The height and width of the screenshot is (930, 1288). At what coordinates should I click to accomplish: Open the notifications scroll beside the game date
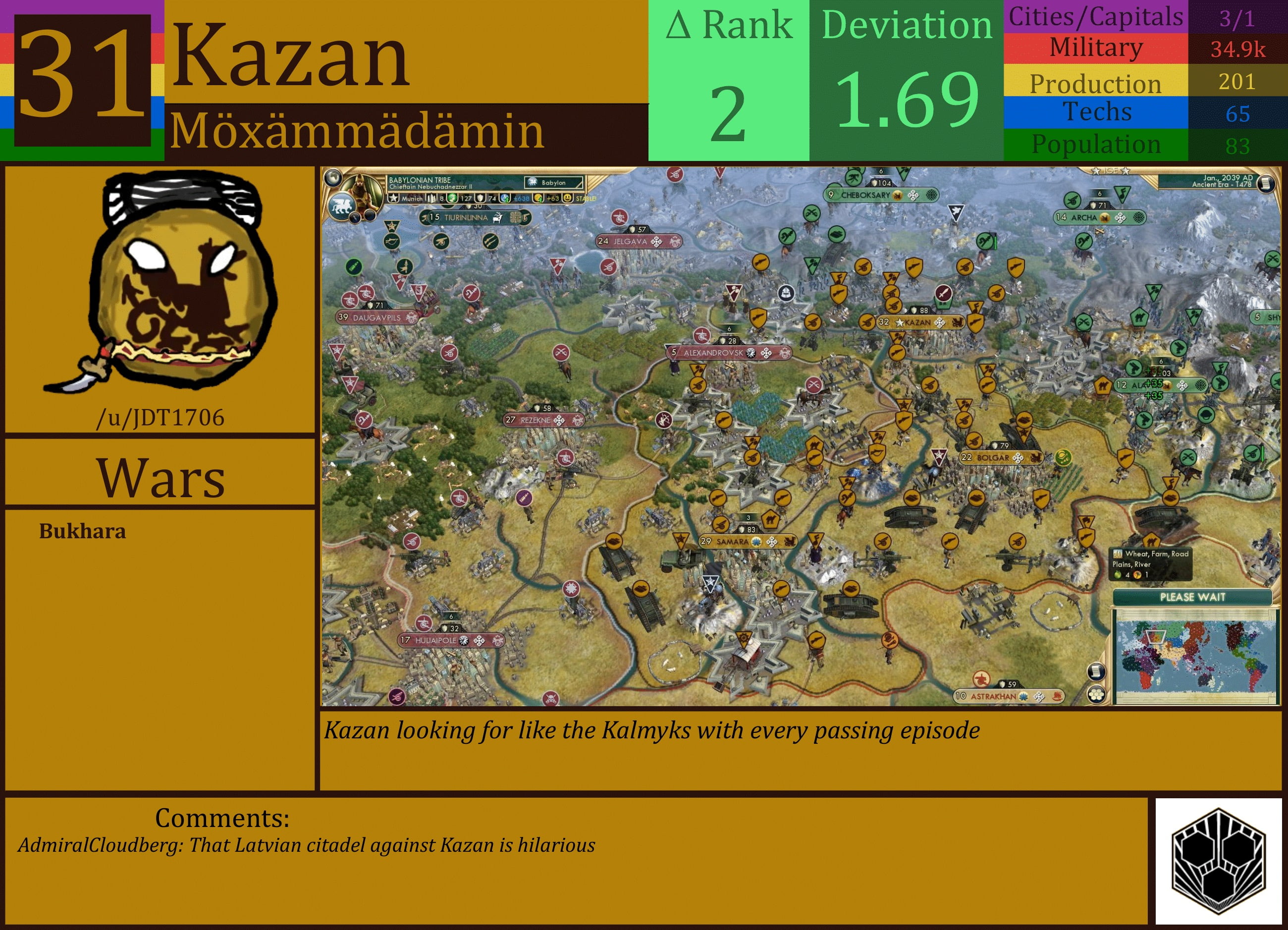click(x=1267, y=183)
